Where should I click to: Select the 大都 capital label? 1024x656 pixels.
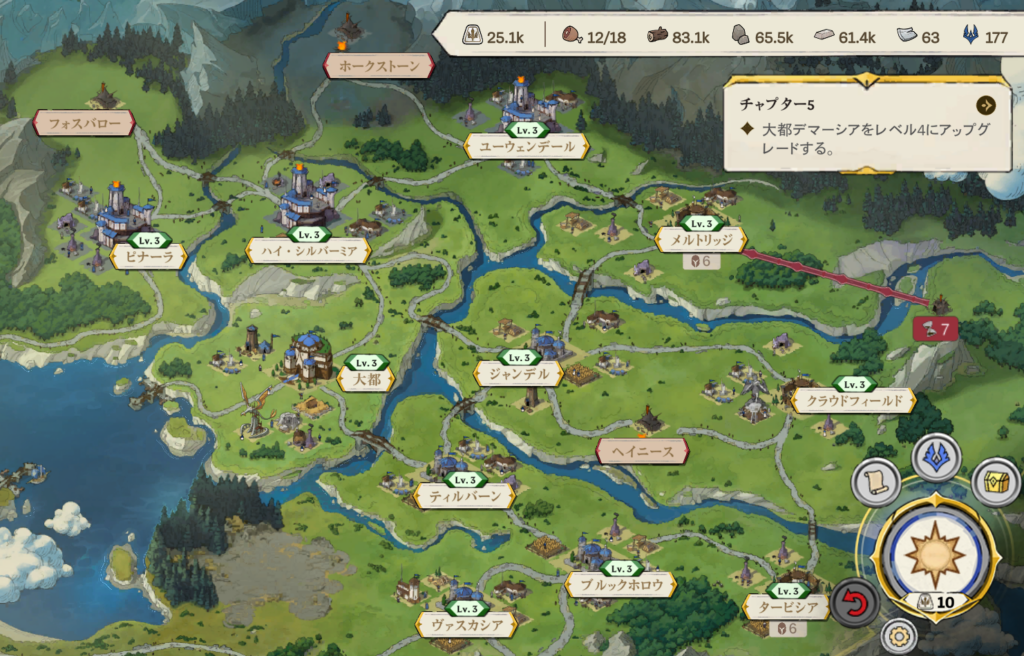click(365, 379)
